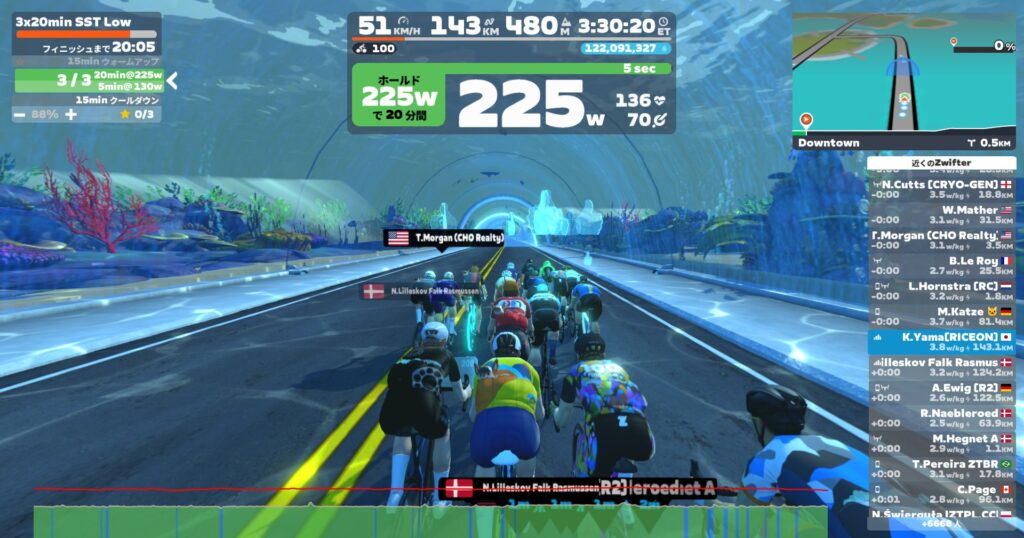Screen dimensions: 1024x538
Task: Select L.Hornstra [RC] in the rider list
Action: [x=941, y=291]
